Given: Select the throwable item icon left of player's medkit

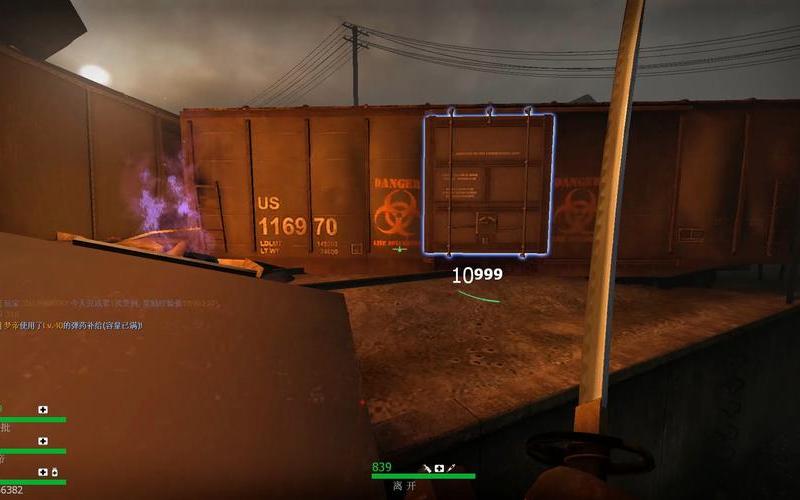Looking at the screenshot, I should coord(426,468).
